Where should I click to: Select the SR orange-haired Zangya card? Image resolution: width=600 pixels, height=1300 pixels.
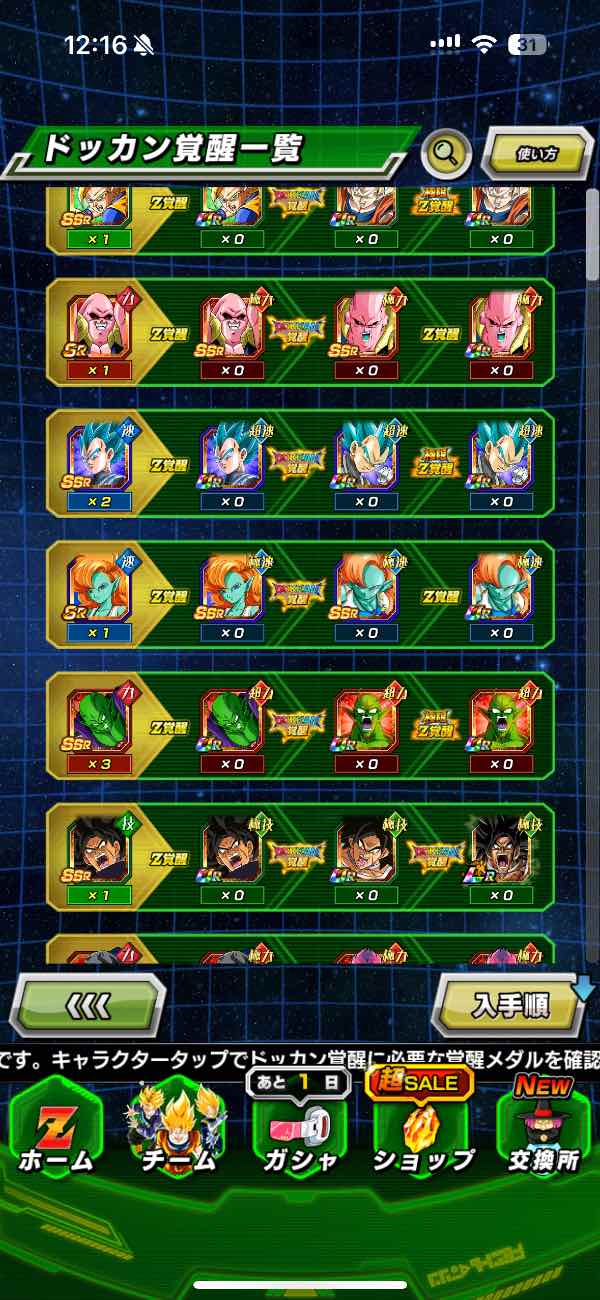point(98,589)
